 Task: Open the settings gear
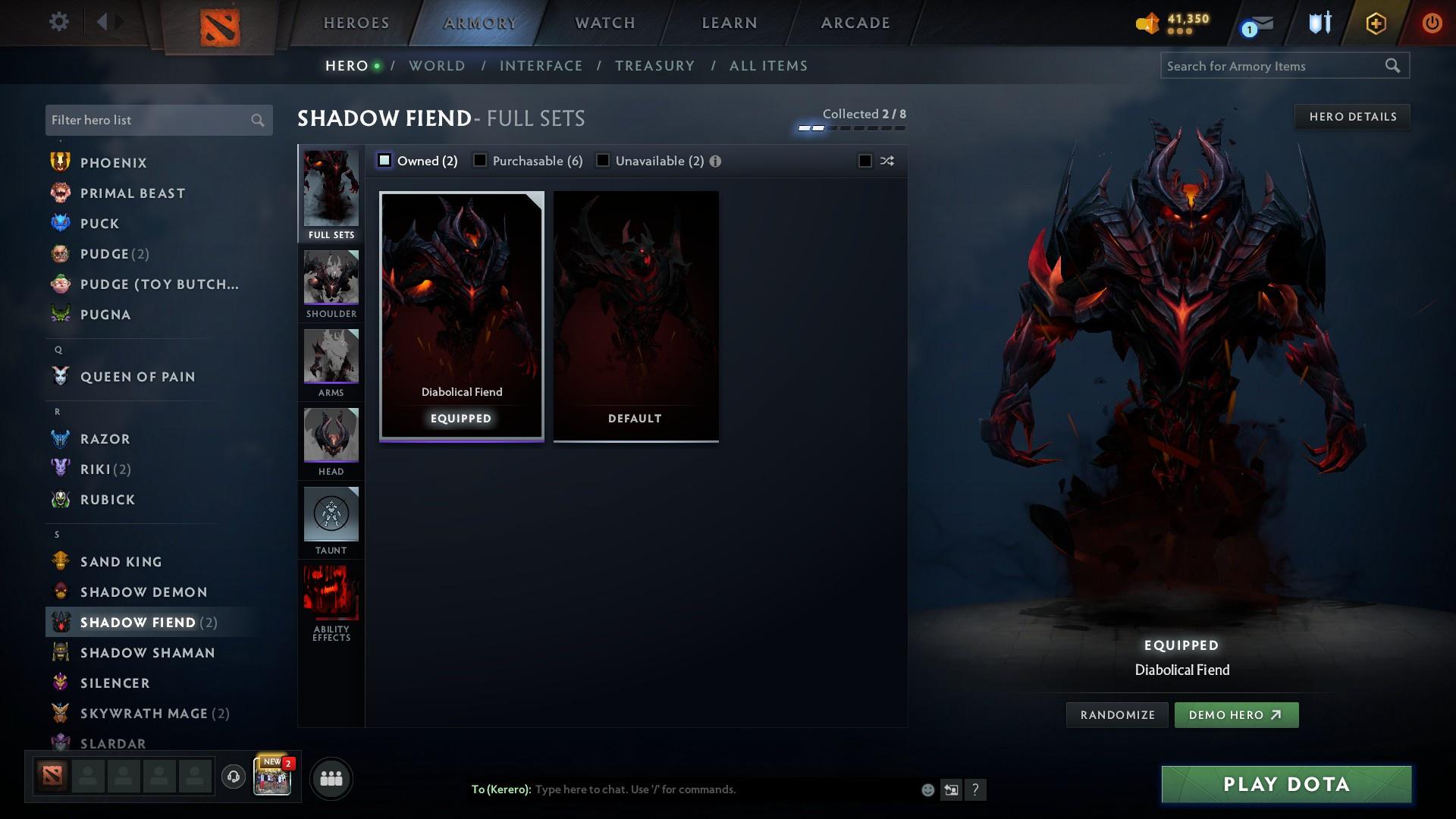coord(58,22)
